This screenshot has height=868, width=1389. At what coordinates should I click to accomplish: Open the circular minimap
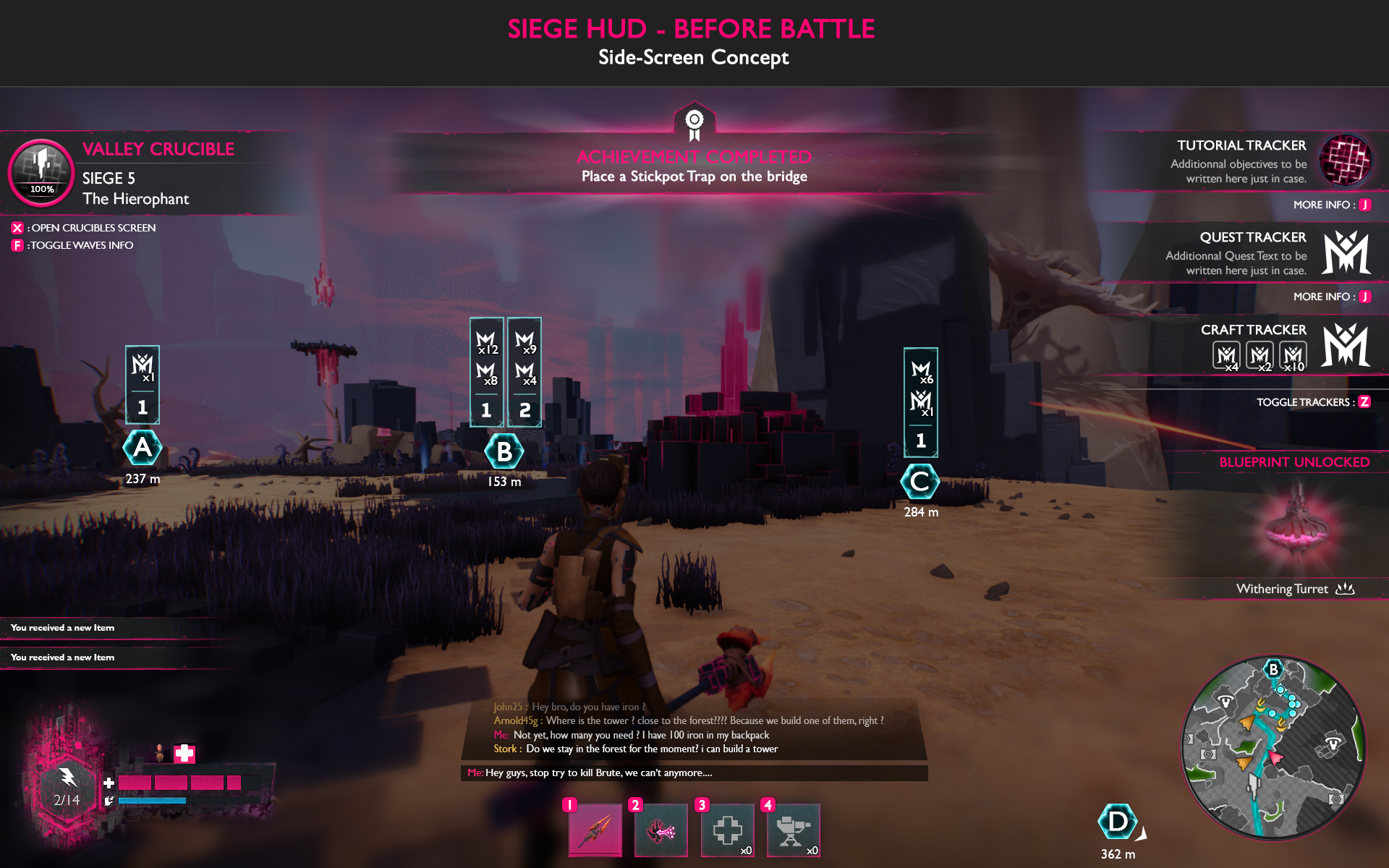click(x=1273, y=748)
